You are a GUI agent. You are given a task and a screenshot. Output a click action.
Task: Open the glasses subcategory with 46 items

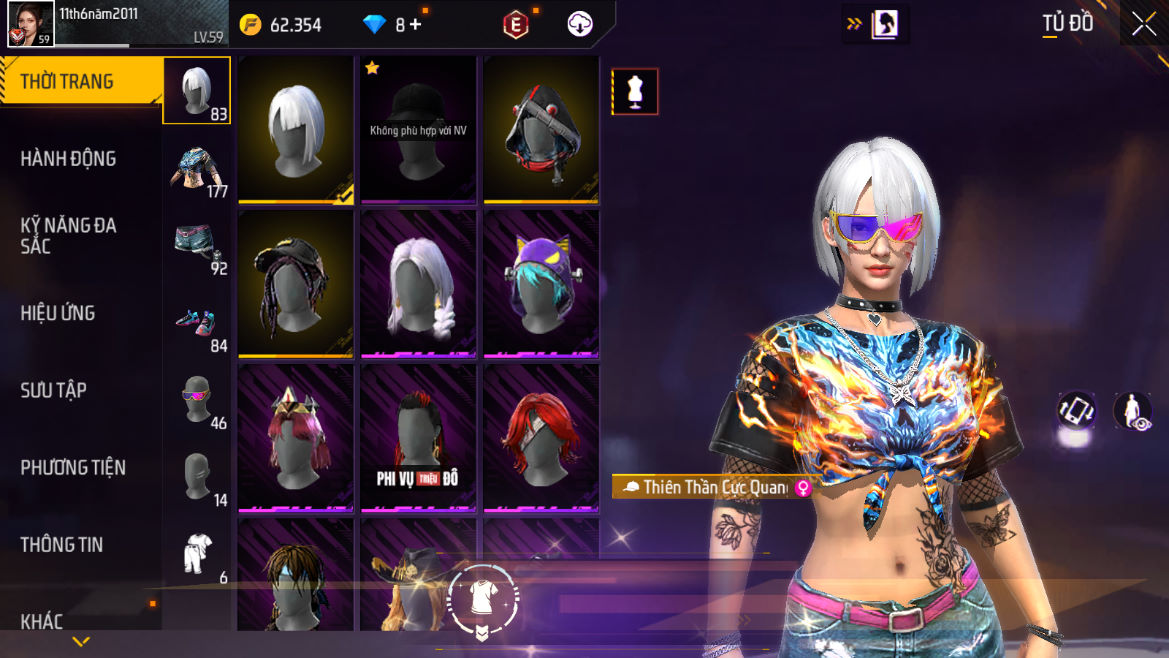click(196, 398)
